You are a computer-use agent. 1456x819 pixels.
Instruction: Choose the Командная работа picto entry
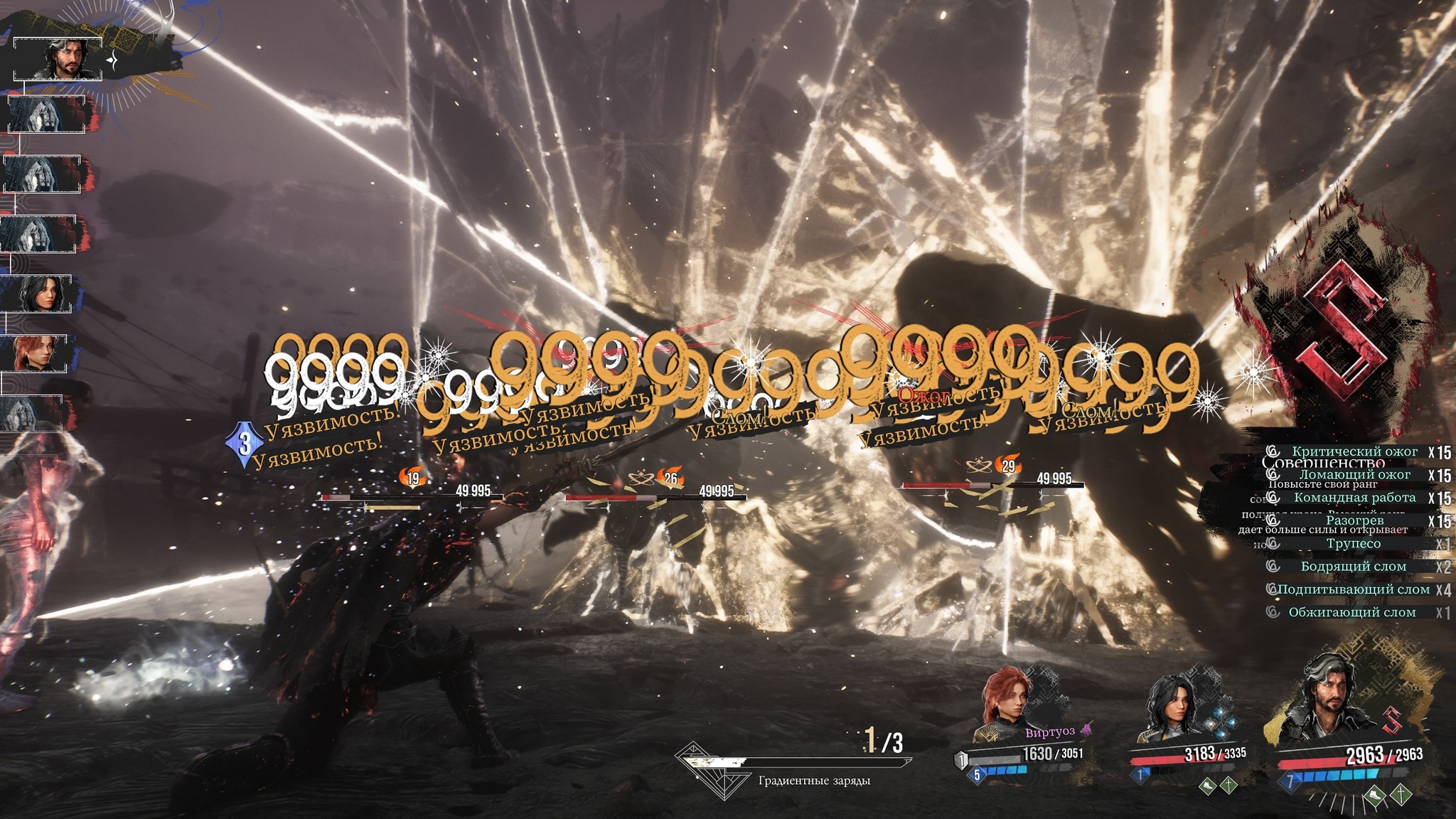[x=1354, y=498]
